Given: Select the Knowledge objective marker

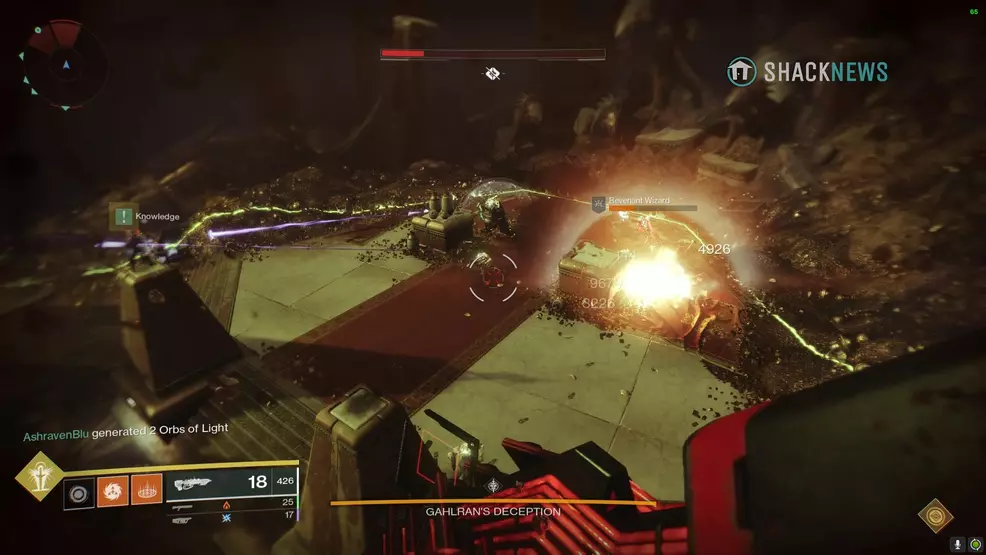Looking at the screenshot, I should coord(124,216).
